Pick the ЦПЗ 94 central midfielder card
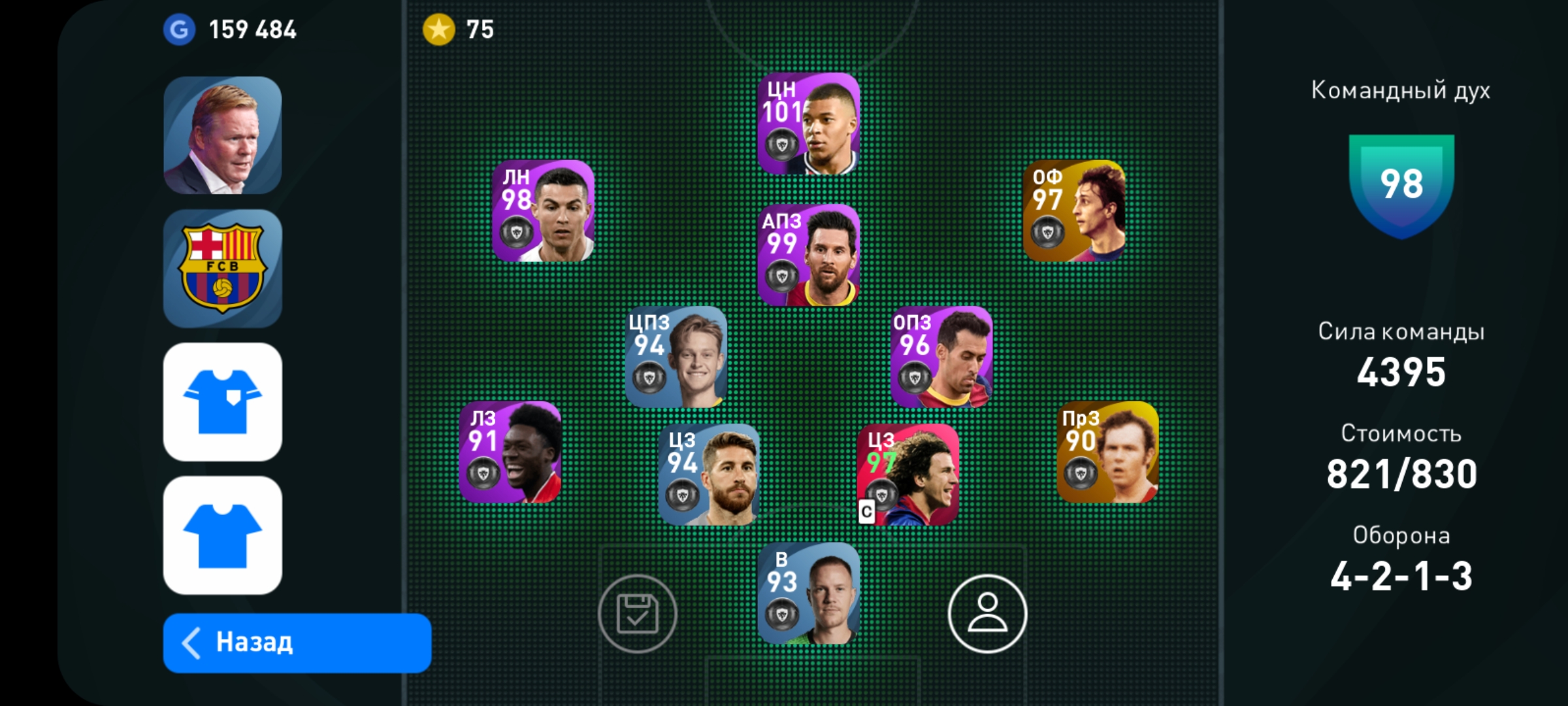The image size is (1568, 706). point(676,357)
